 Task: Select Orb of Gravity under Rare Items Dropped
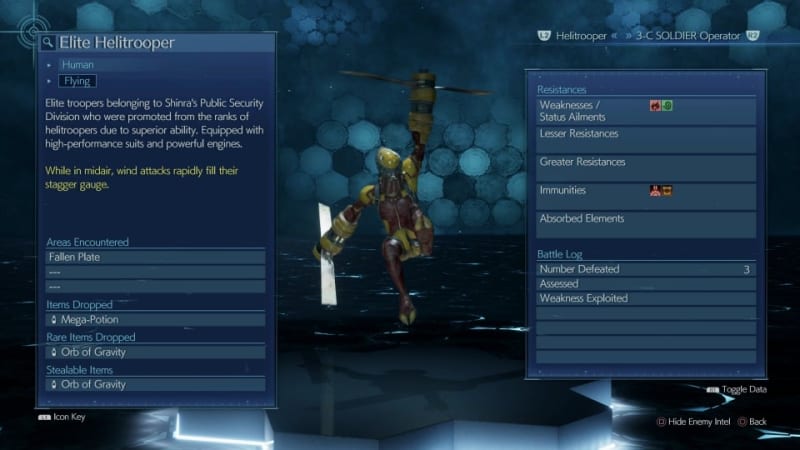click(155, 352)
